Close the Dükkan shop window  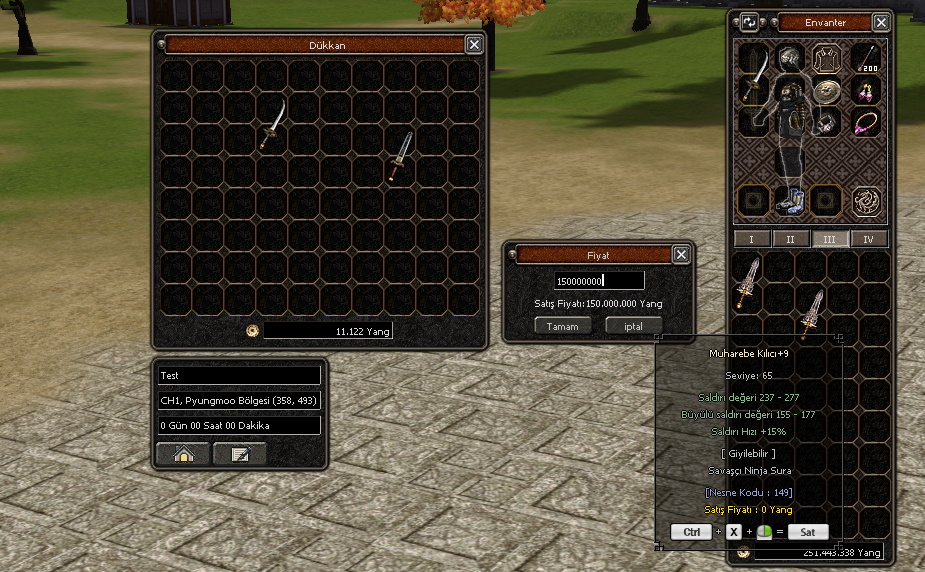(474, 44)
